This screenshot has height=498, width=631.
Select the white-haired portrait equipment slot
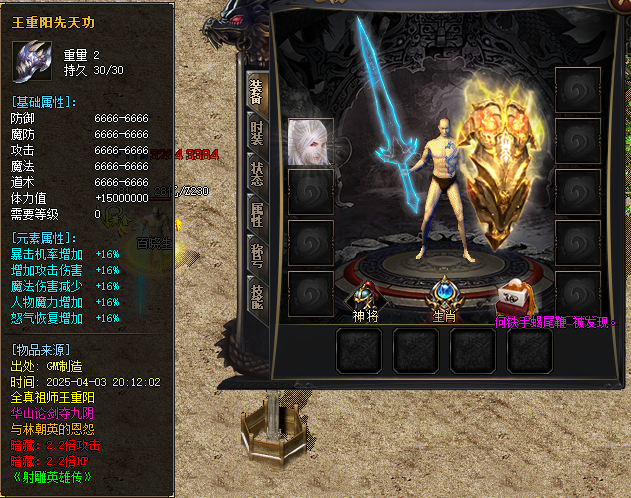[x=310, y=142]
